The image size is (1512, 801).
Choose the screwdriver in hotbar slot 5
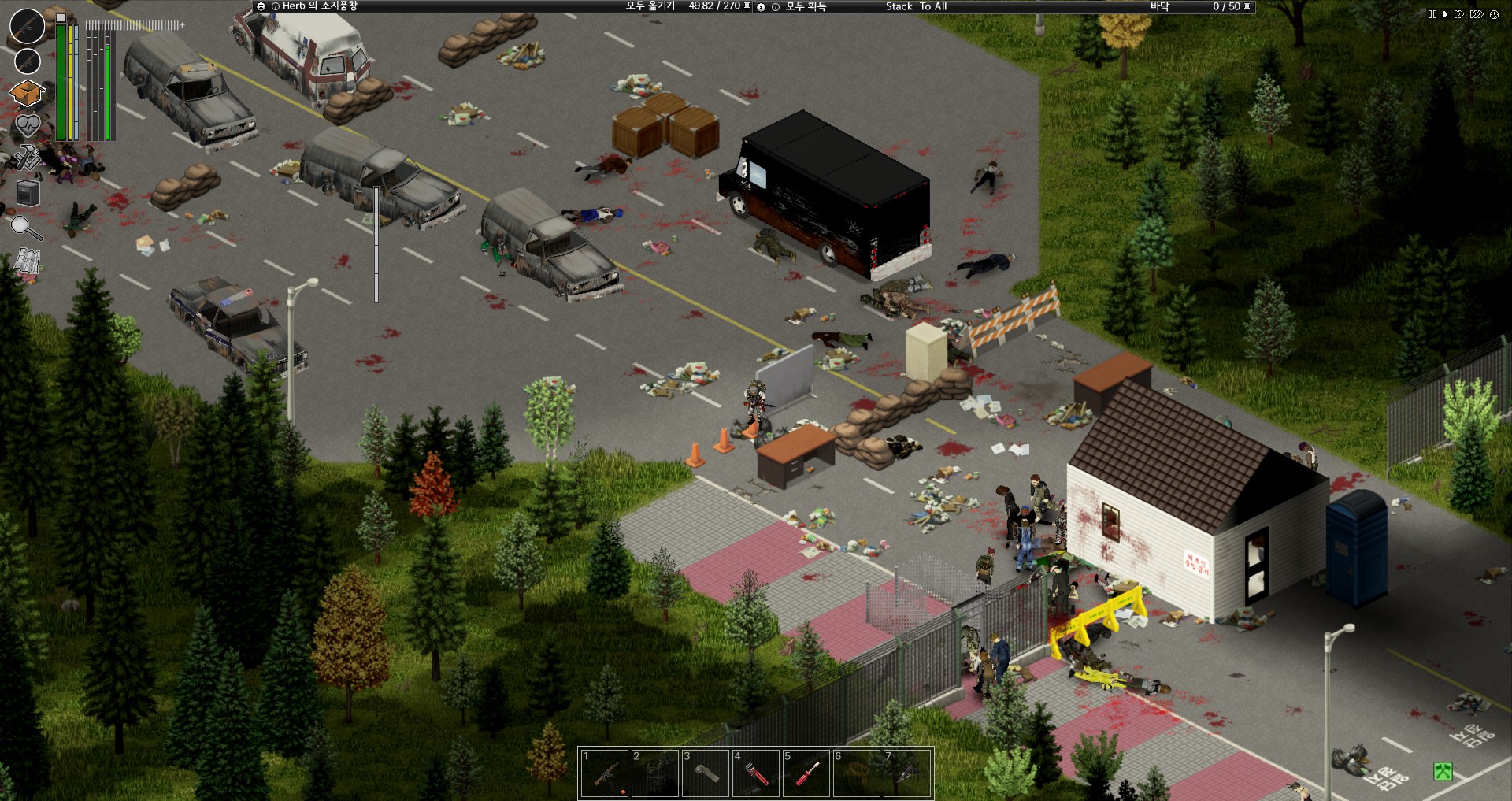pos(806,773)
